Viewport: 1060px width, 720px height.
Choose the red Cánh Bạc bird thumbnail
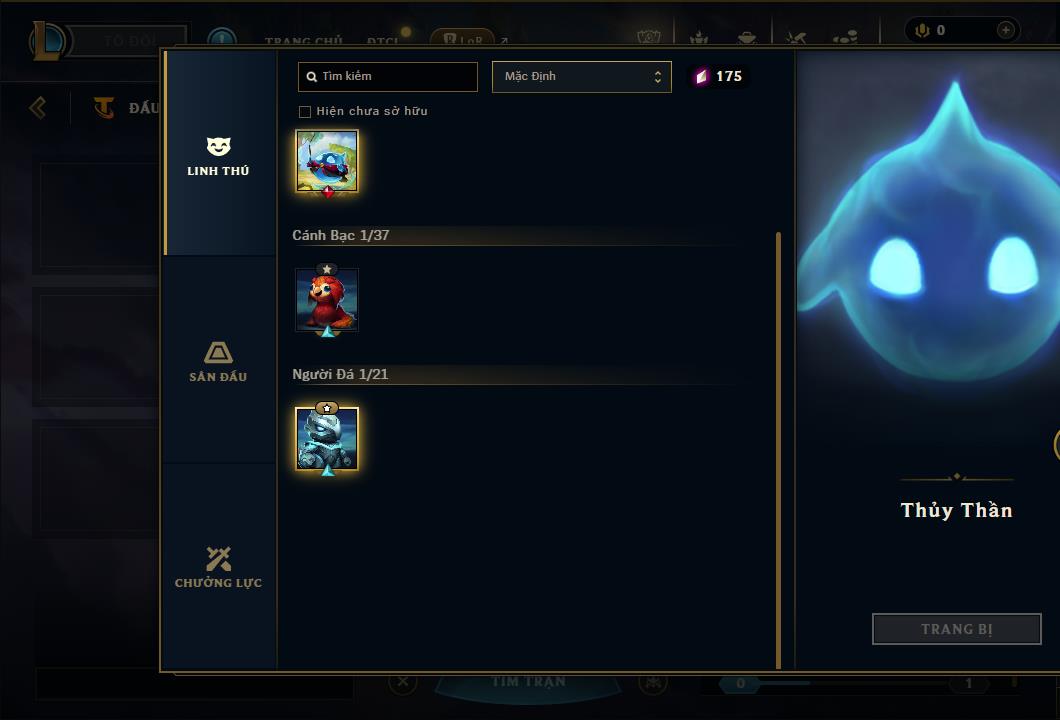click(x=327, y=300)
